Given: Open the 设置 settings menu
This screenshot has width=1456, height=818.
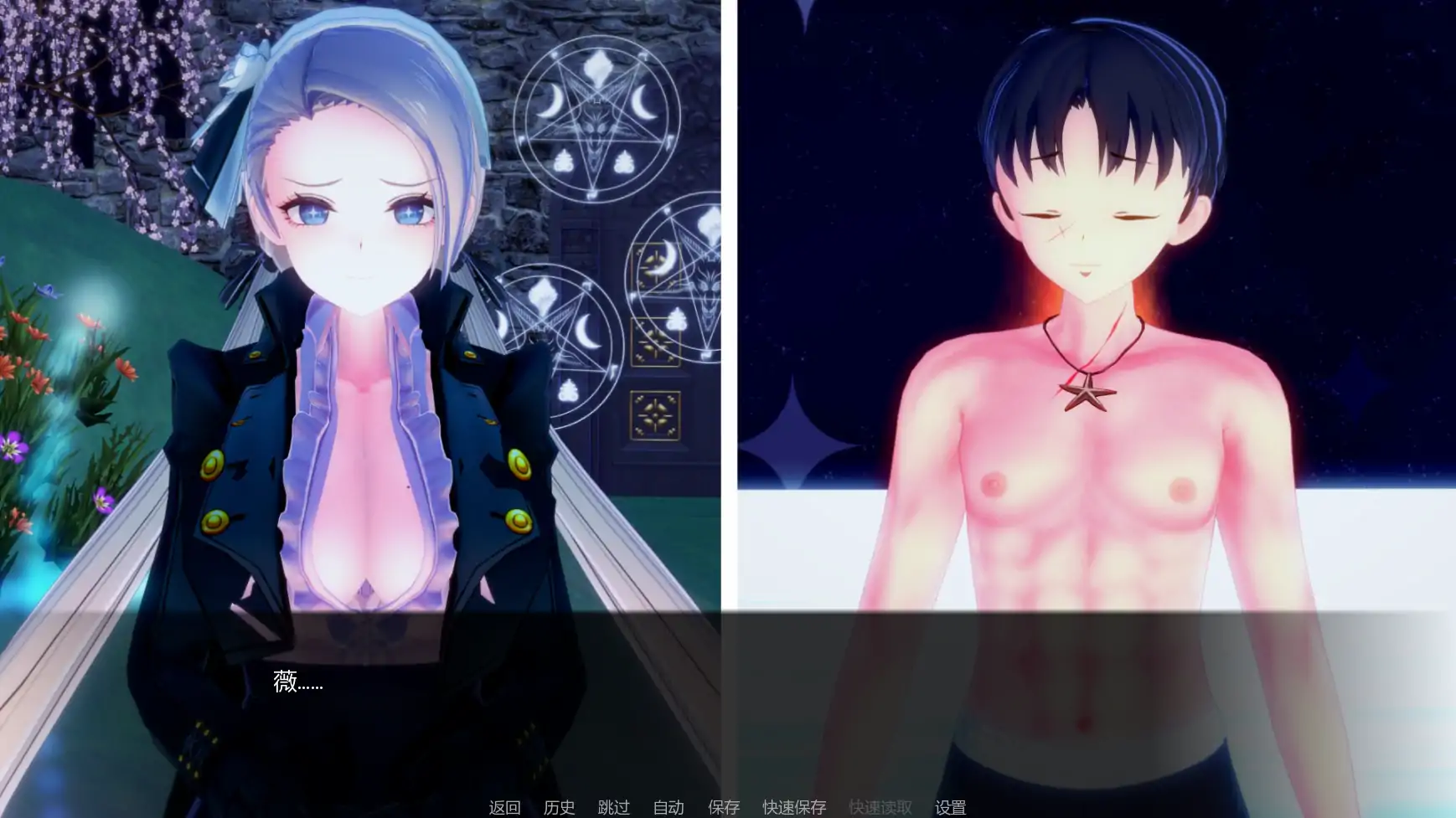Looking at the screenshot, I should [x=950, y=808].
